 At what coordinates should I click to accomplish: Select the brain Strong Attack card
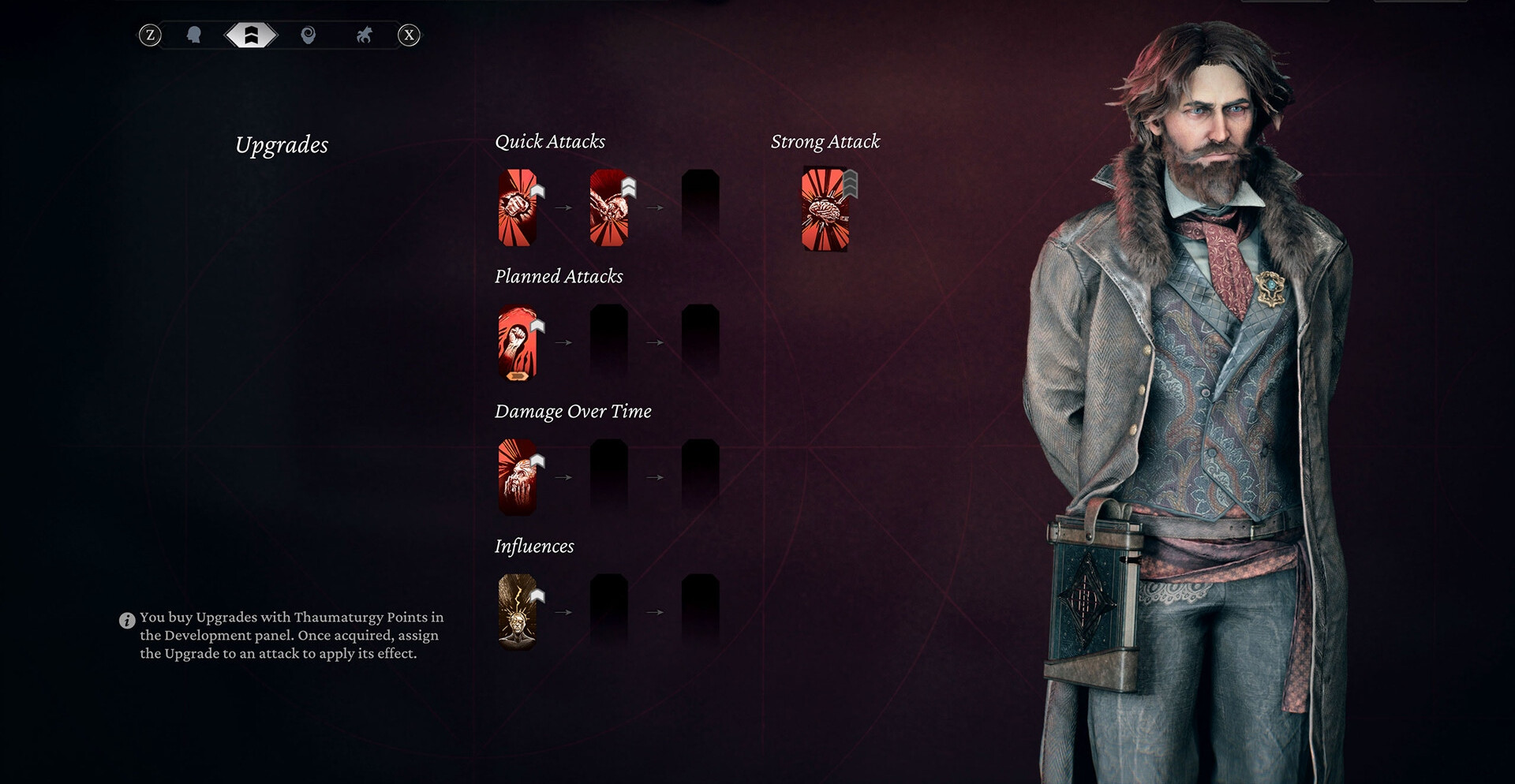click(x=825, y=209)
